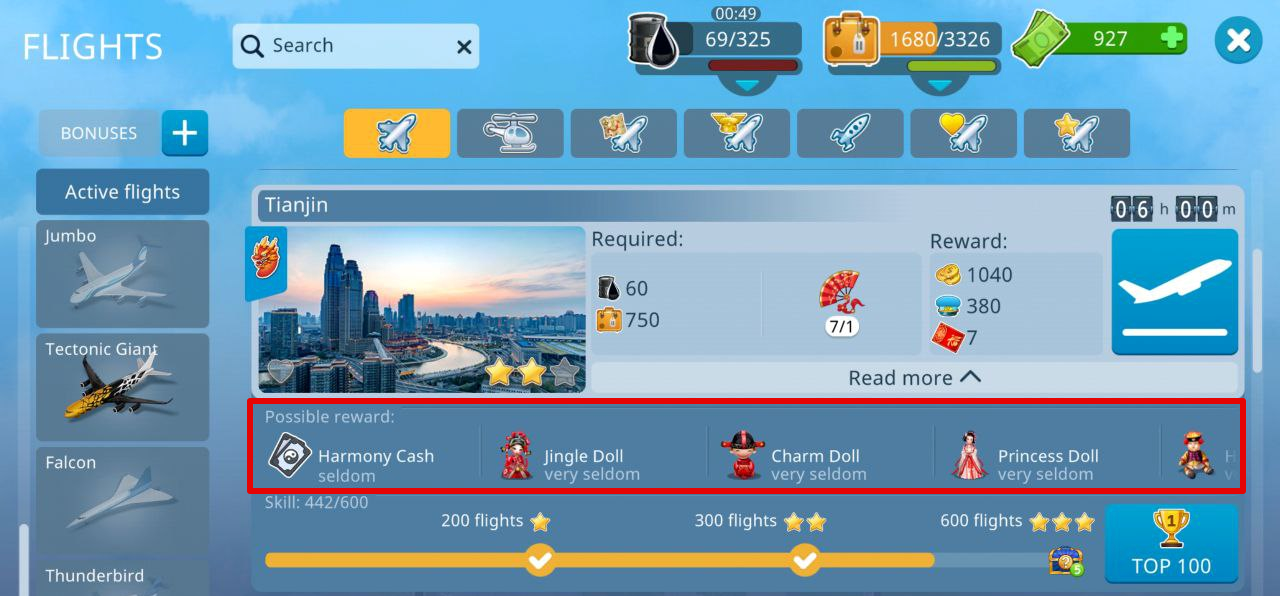This screenshot has width=1280, height=596.
Task: Open the TOP 100 leaderboard
Action: (1171, 544)
